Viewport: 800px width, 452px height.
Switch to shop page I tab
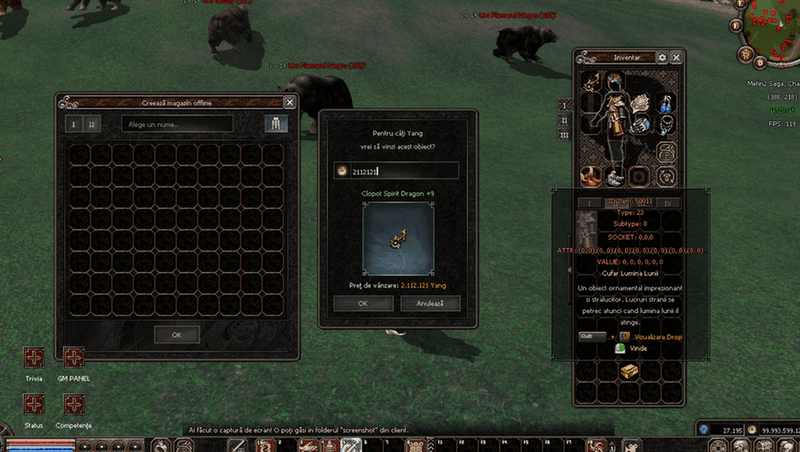[73, 124]
